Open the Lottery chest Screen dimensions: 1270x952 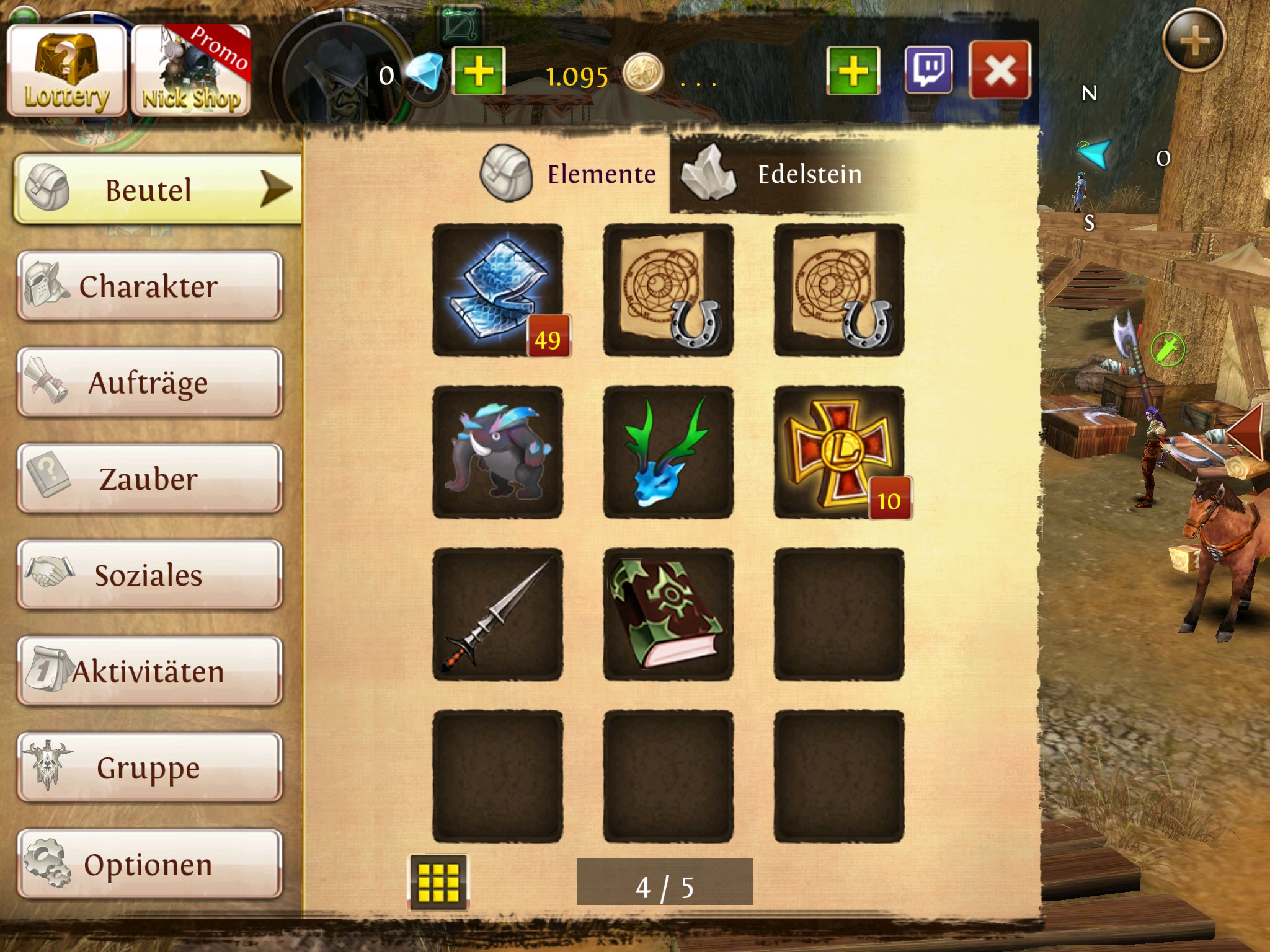[66, 71]
